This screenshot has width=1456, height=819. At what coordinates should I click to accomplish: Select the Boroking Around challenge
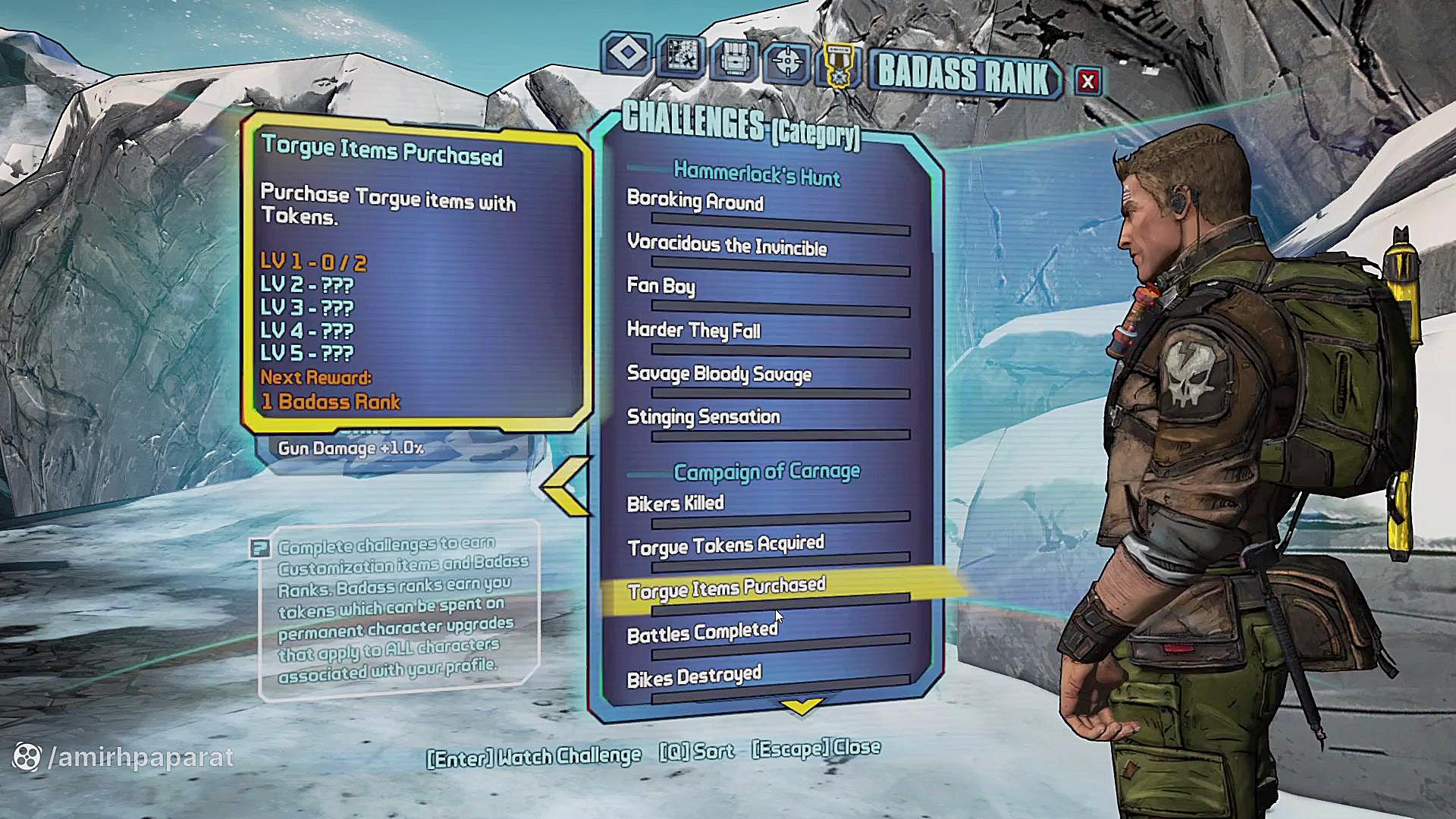coord(695,202)
